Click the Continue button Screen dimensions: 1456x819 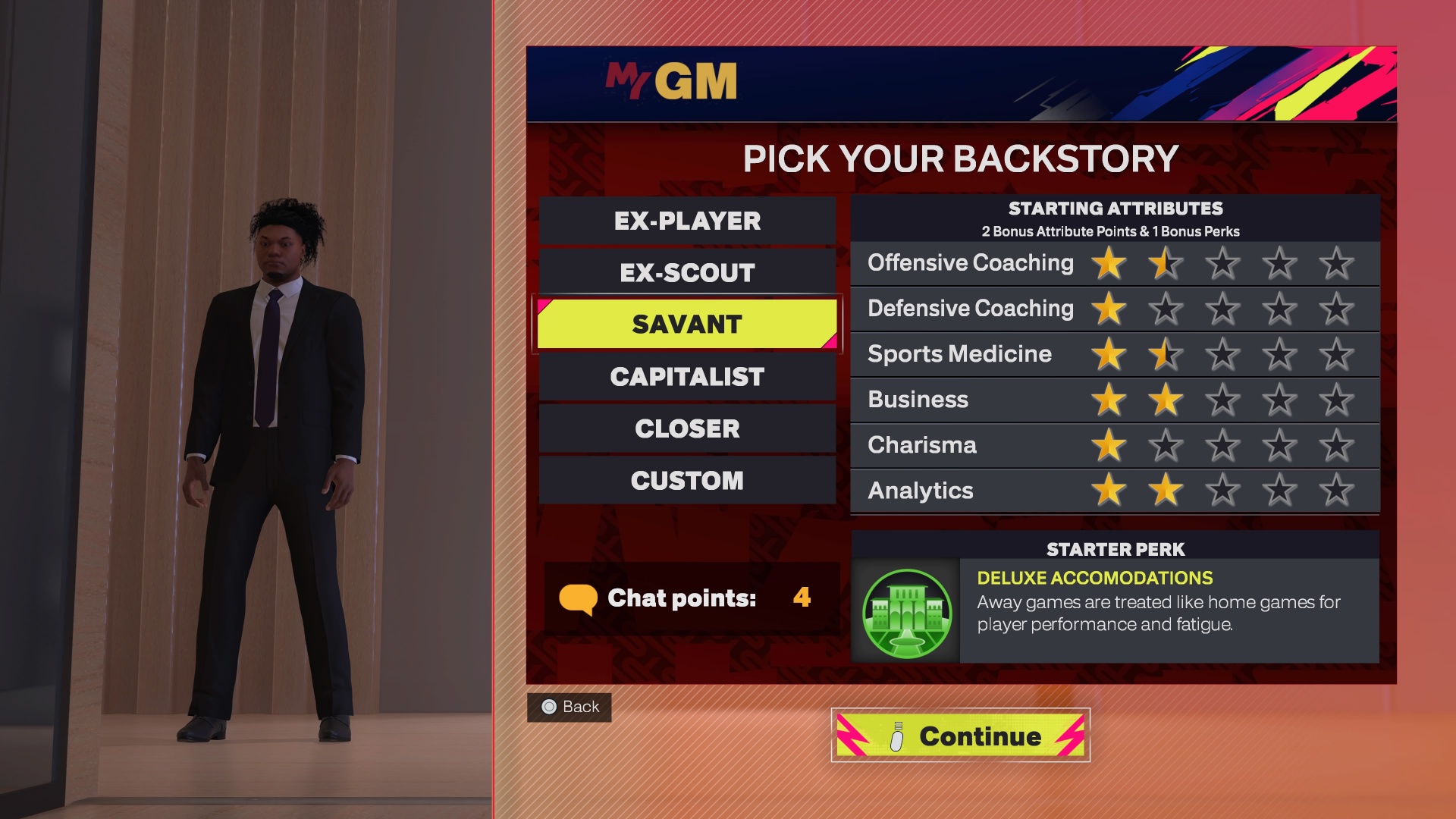[x=960, y=736]
